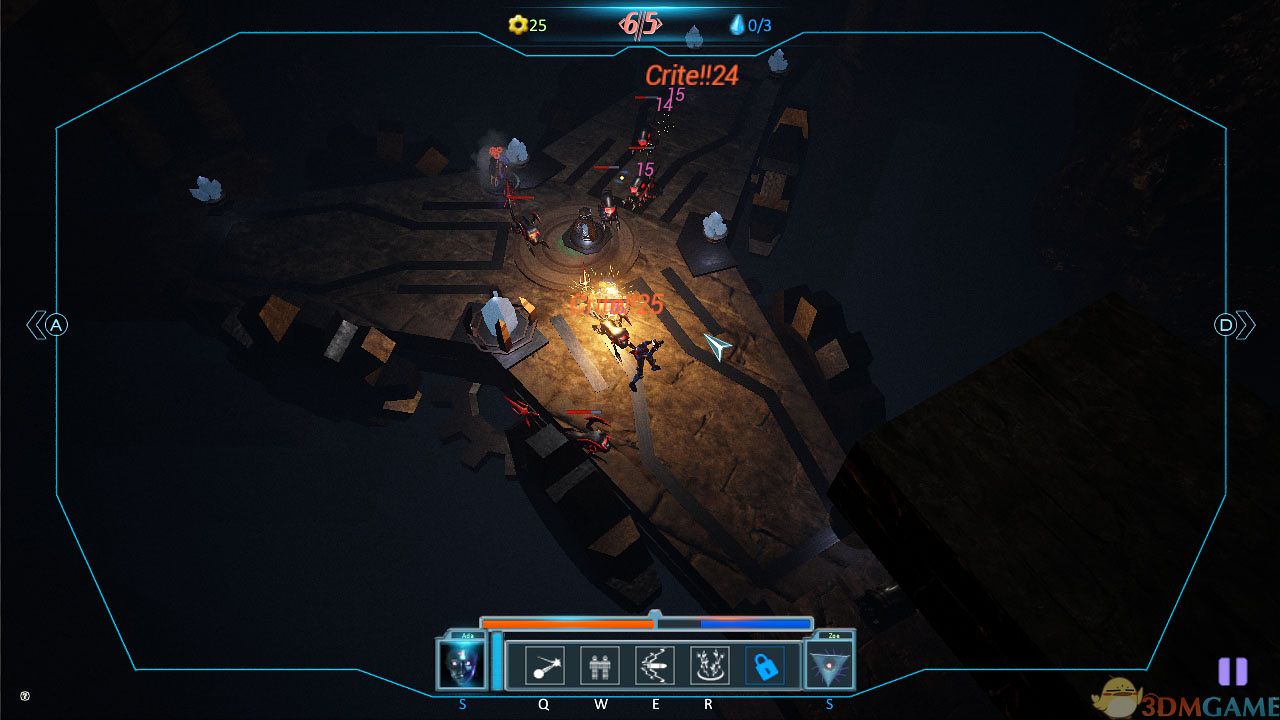
Task: Choose Zee's triangle eye portrait
Action: pyautogui.click(x=829, y=665)
